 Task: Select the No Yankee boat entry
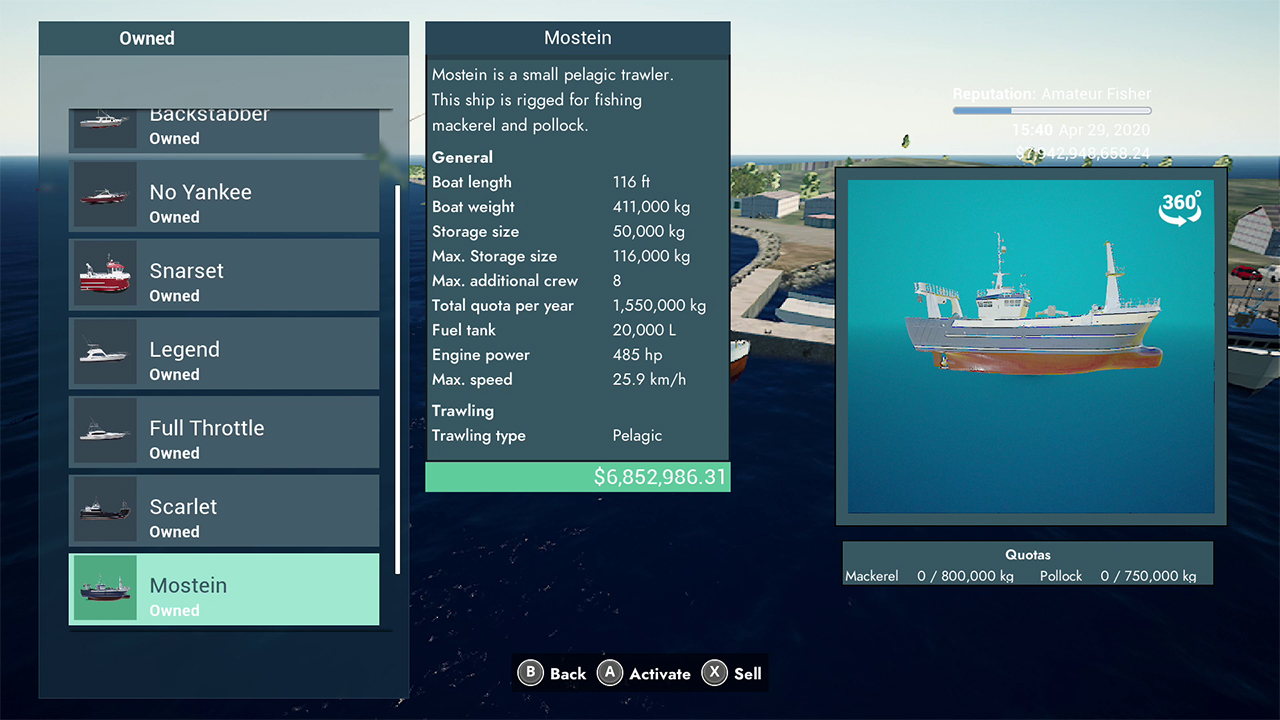point(224,196)
